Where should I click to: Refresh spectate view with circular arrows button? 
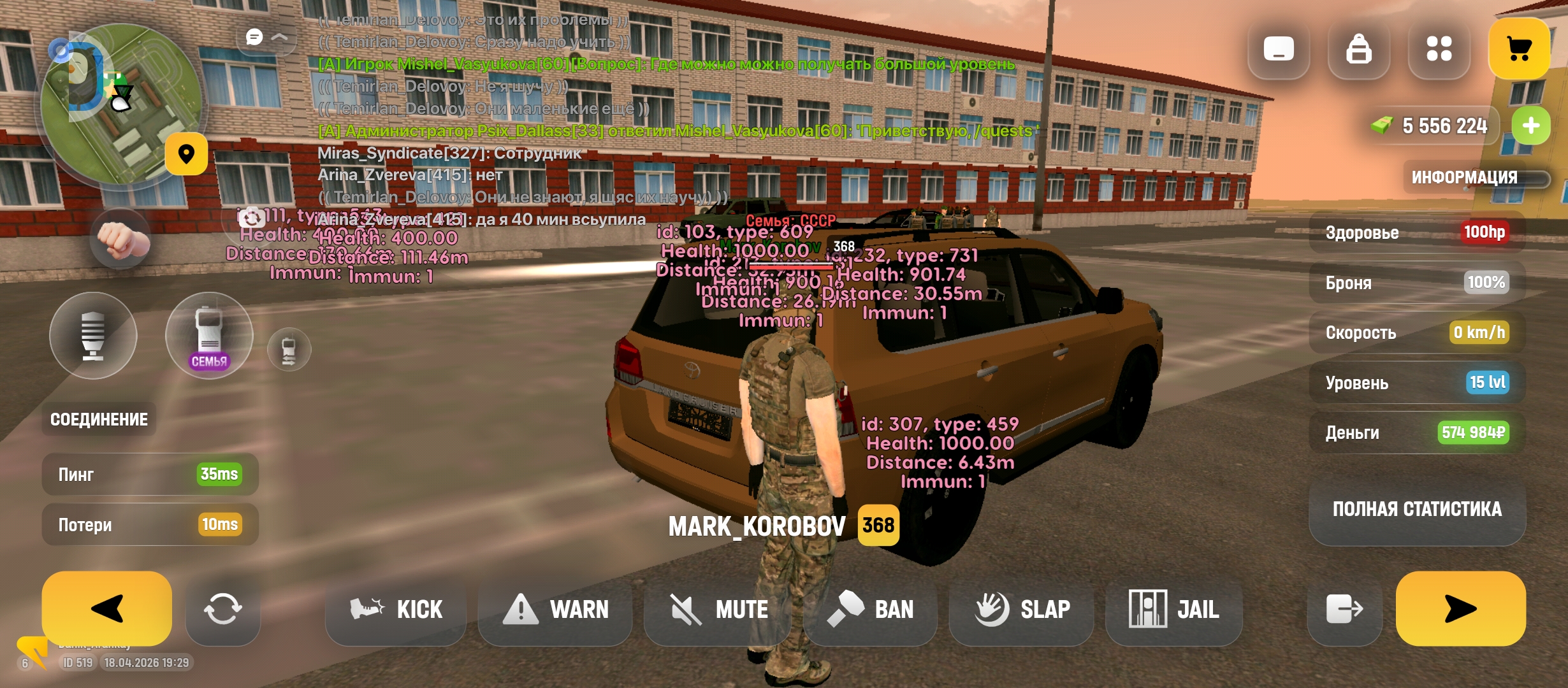point(222,610)
